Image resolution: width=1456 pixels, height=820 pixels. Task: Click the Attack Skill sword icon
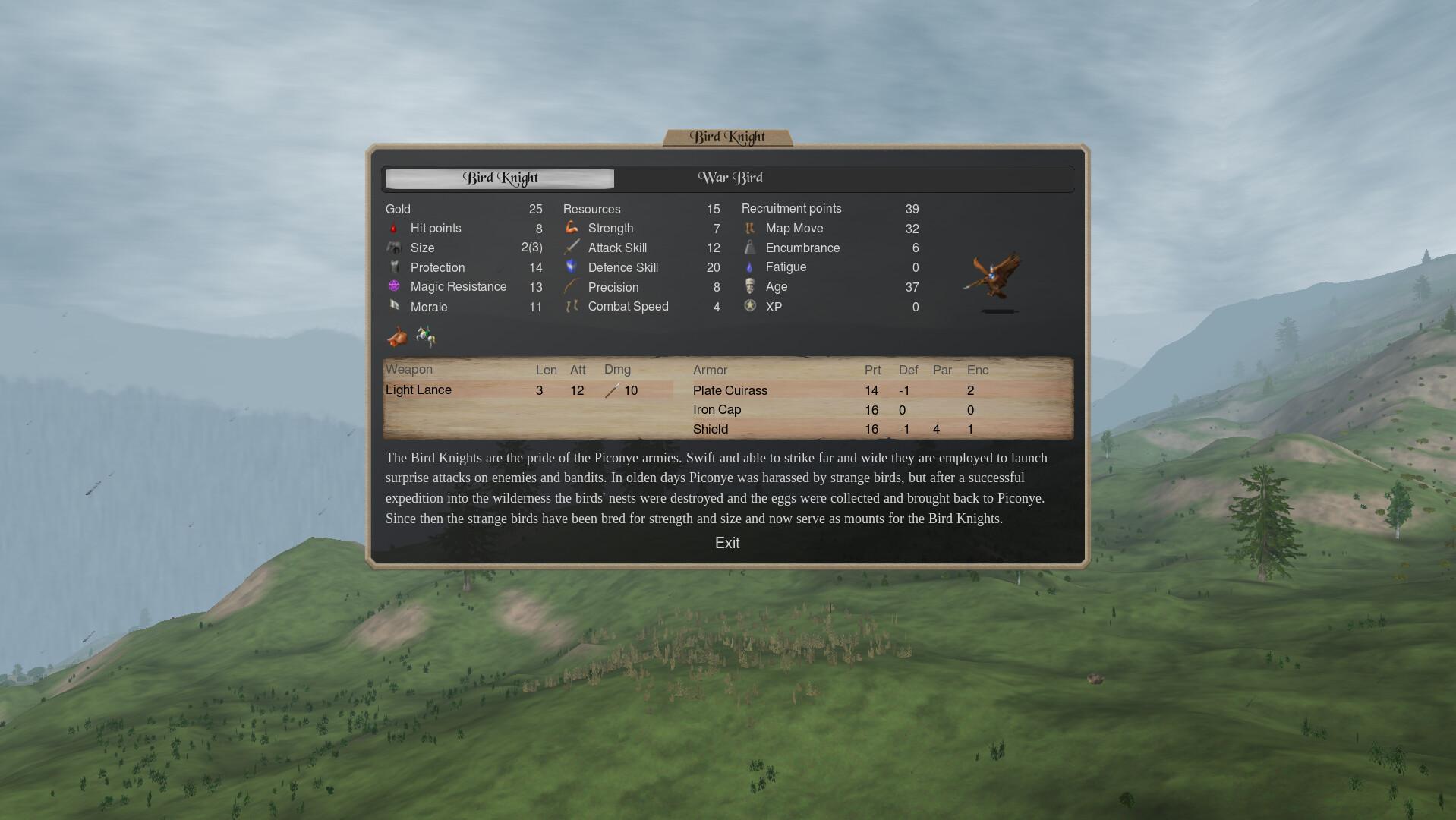[x=572, y=248]
